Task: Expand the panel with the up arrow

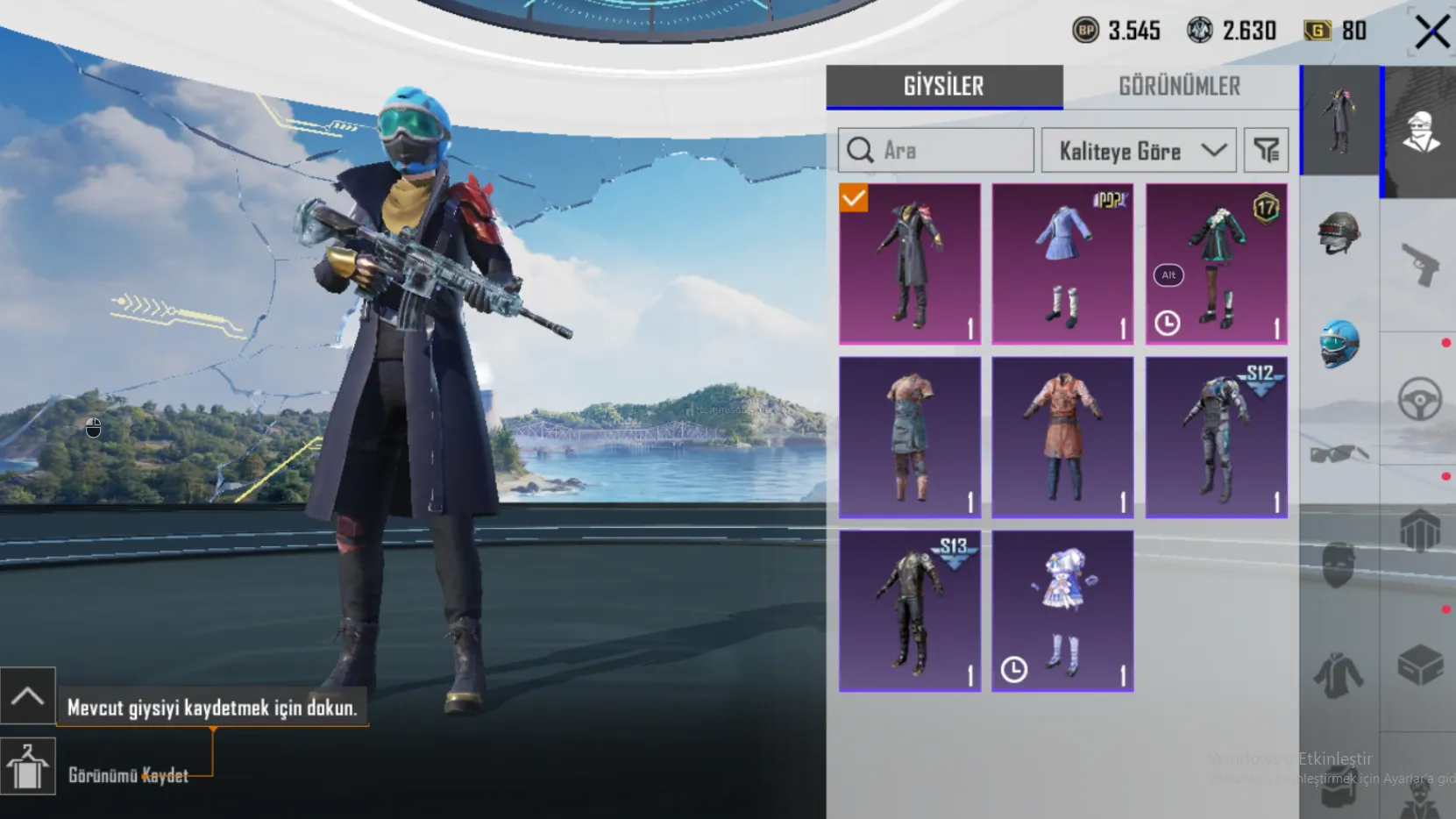Action: click(28, 696)
